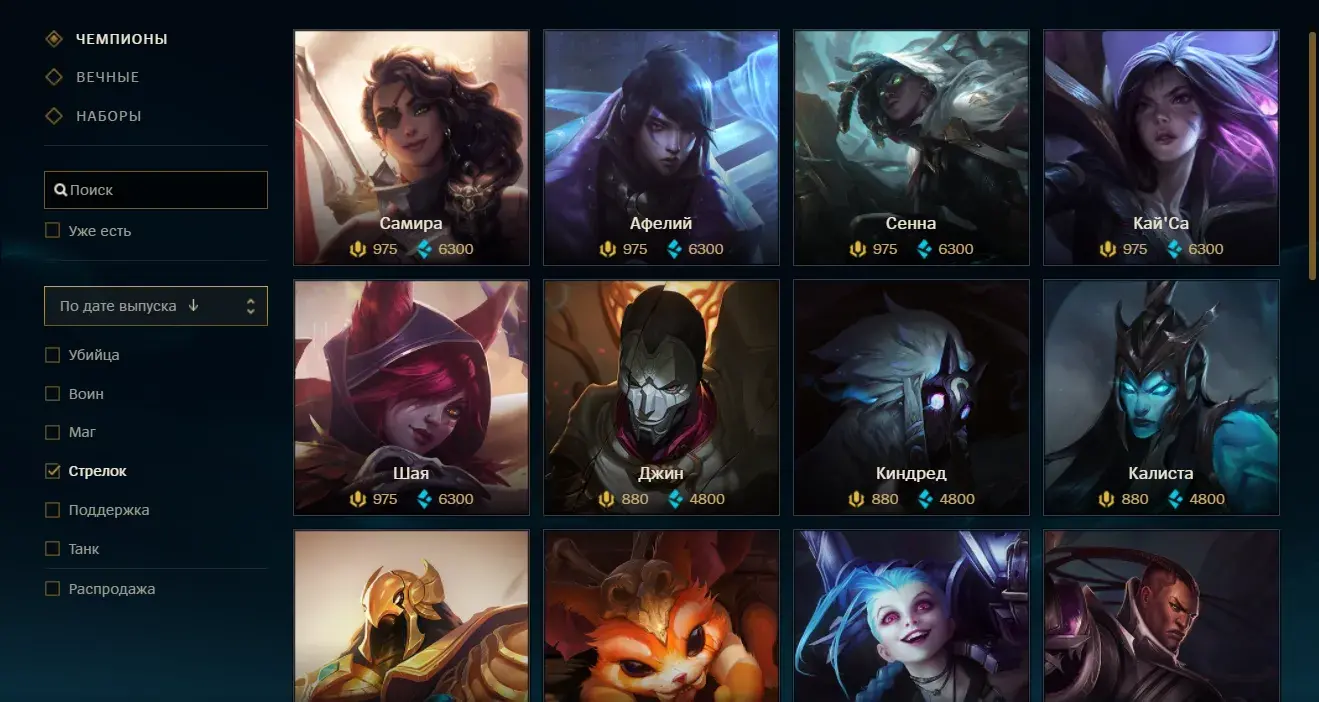Select the Кай'Са champion card
Screen dimensions: 1319x702
[1161, 147]
